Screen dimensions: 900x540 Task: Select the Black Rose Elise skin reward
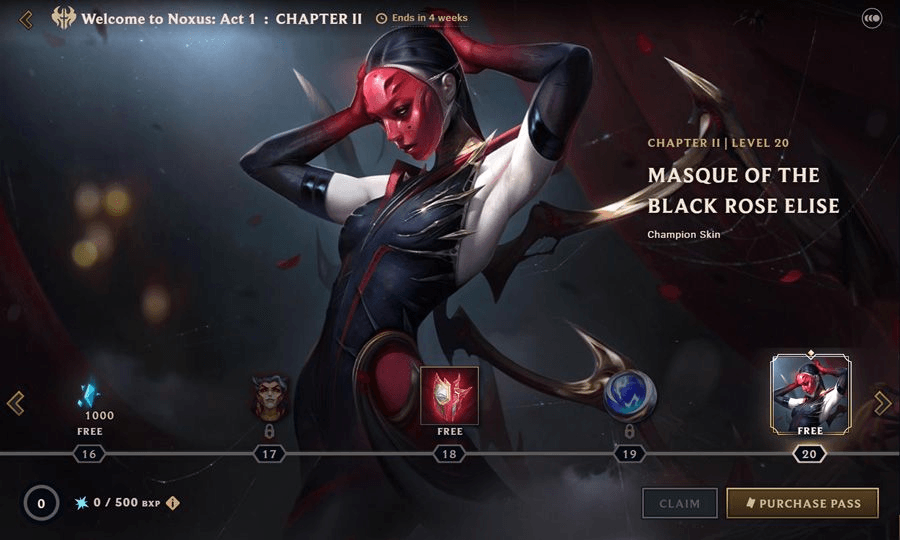point(810,394)
